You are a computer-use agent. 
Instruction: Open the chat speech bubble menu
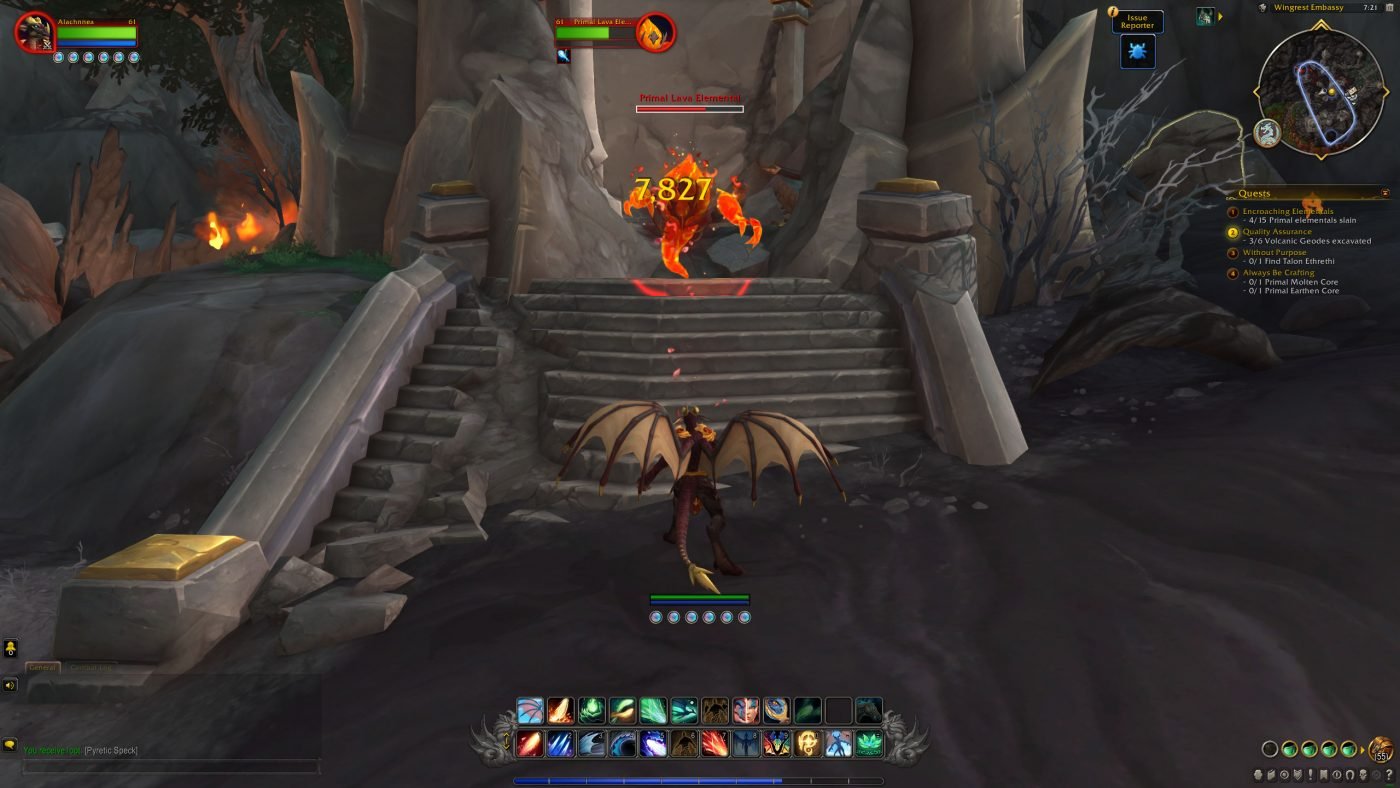click(x=10, y=745)
